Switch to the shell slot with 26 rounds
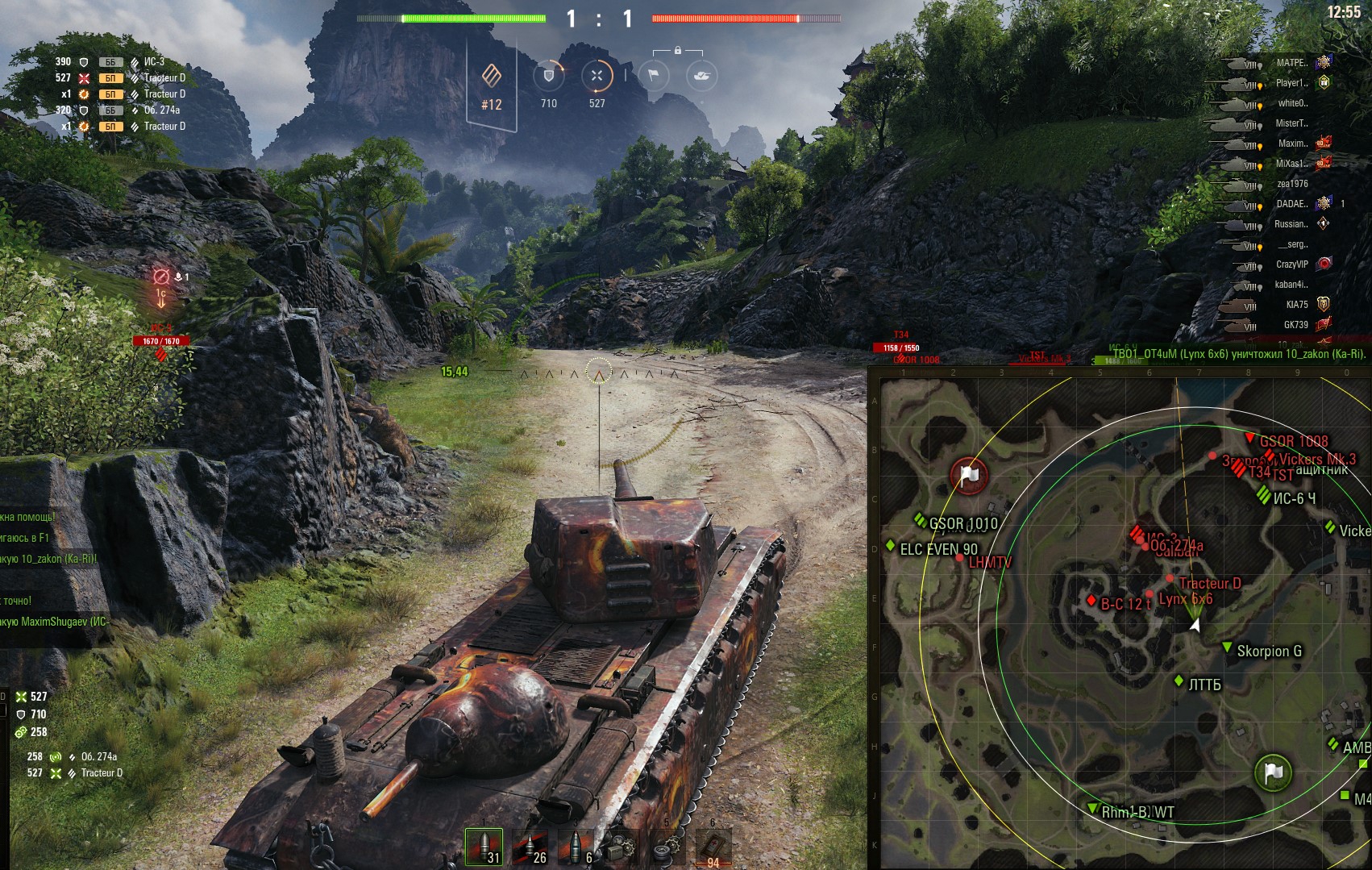This screenshot has height=870, width=1372. pyautogui.click(x=530, y=847)
